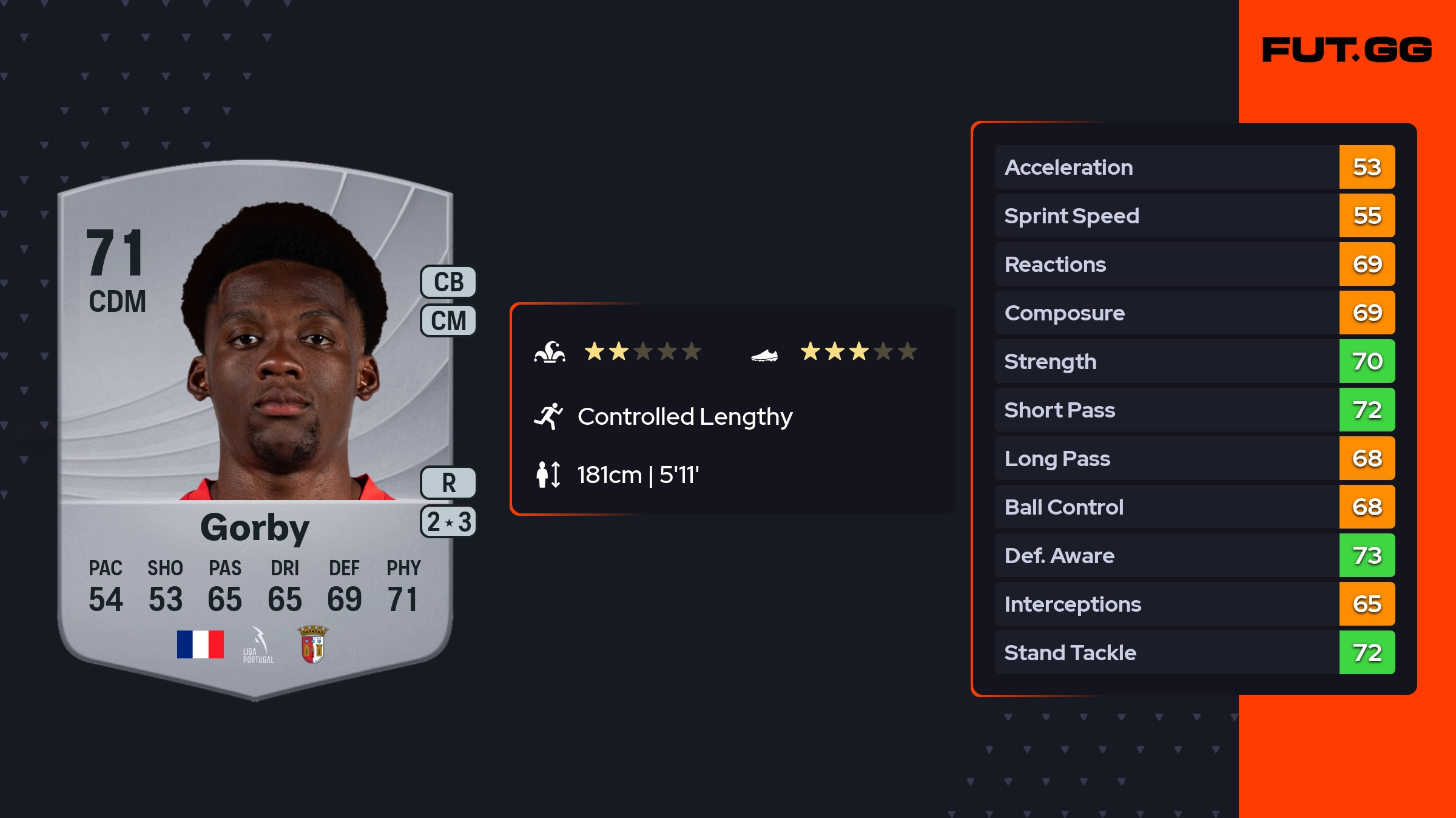1456x818 pixels.
Task: Select the Strength stat row
Action: (x=1194, y=361)
